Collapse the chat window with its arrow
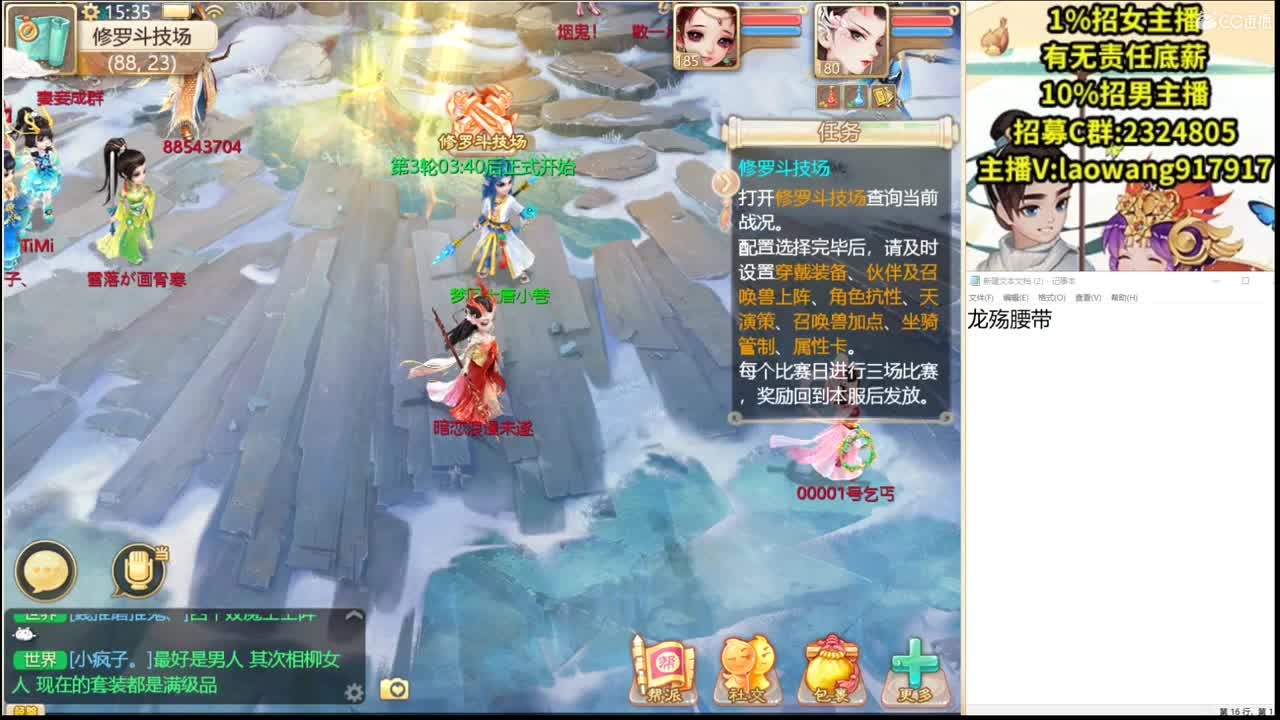Viewport: 1280px width, 720px height. coord(355,615)
